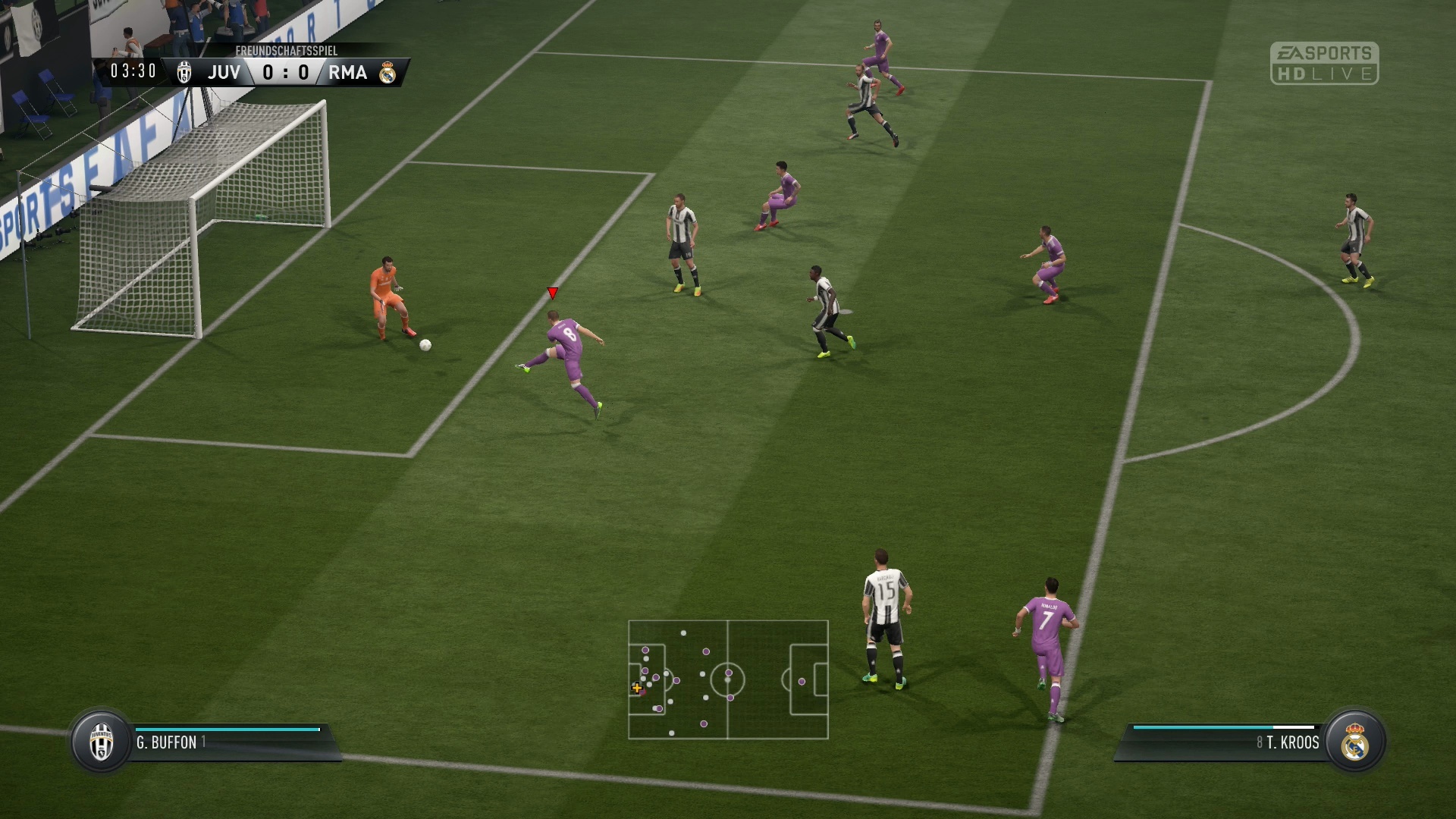Image resolution: width=1456 pixels, height=819 pixels.
Task: Click the yellow marker on the mini-map radar
Action: coord(637,689)
